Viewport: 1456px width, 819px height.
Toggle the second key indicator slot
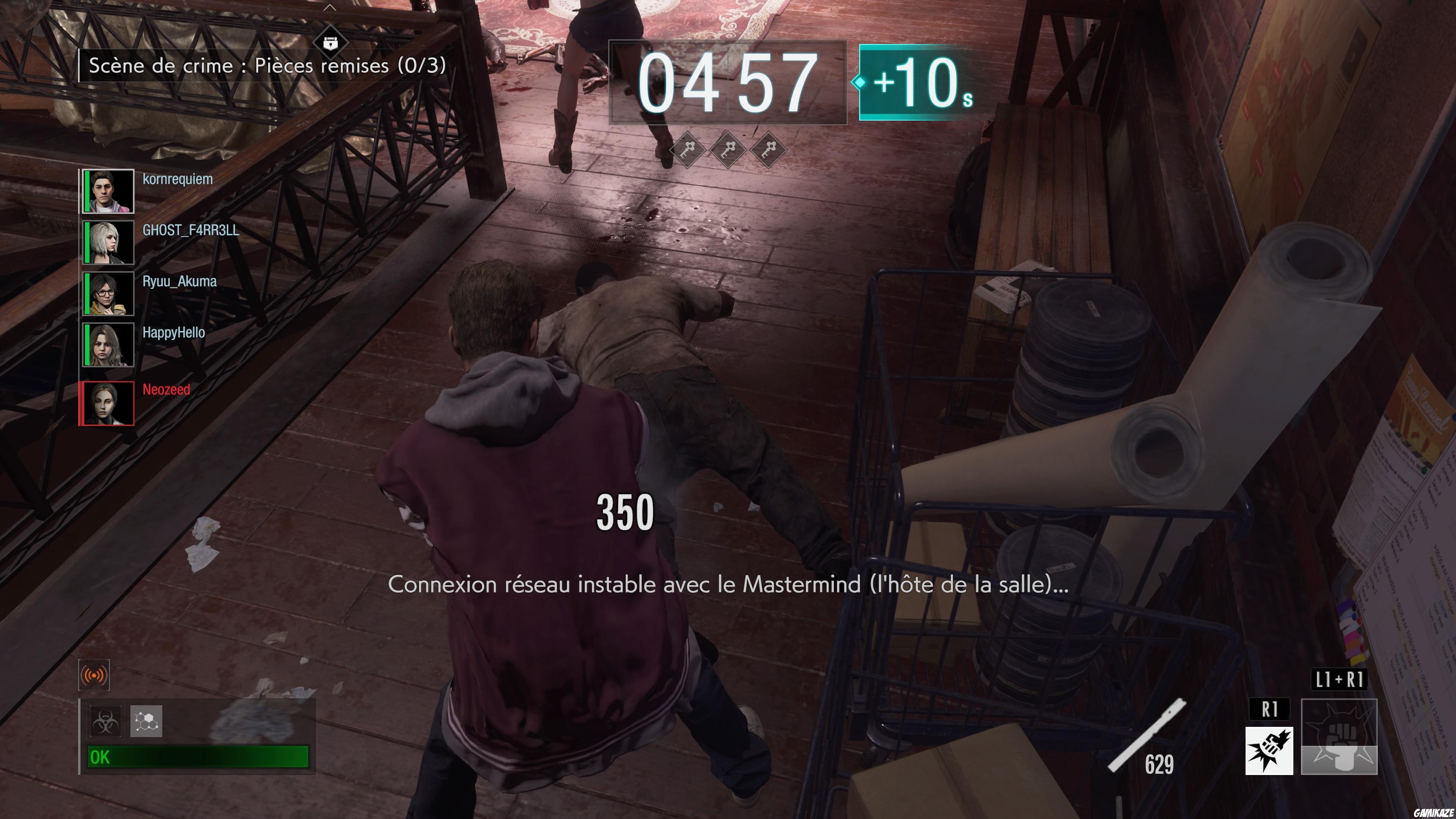728,150
